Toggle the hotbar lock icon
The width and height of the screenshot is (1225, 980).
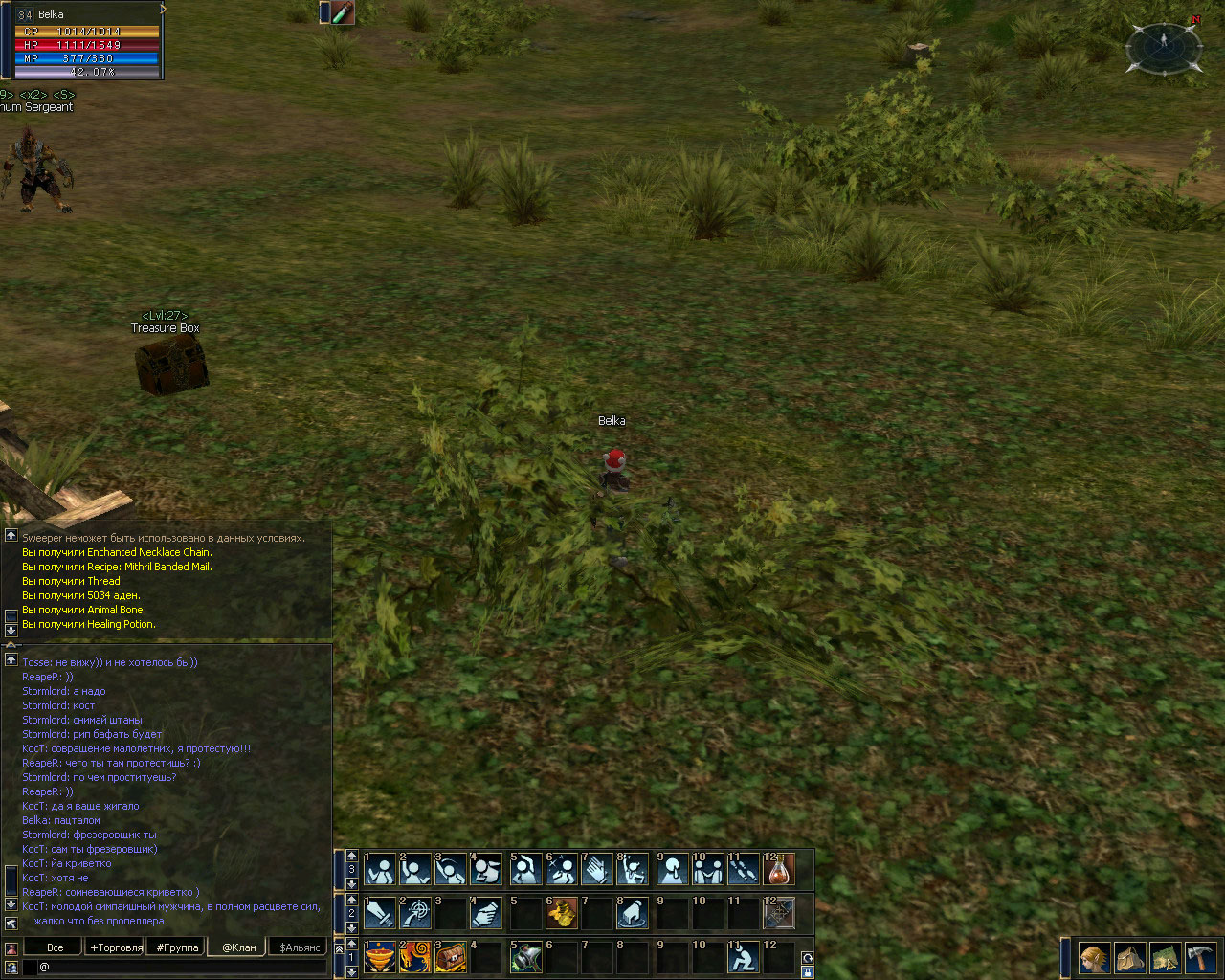coord(808,972)
